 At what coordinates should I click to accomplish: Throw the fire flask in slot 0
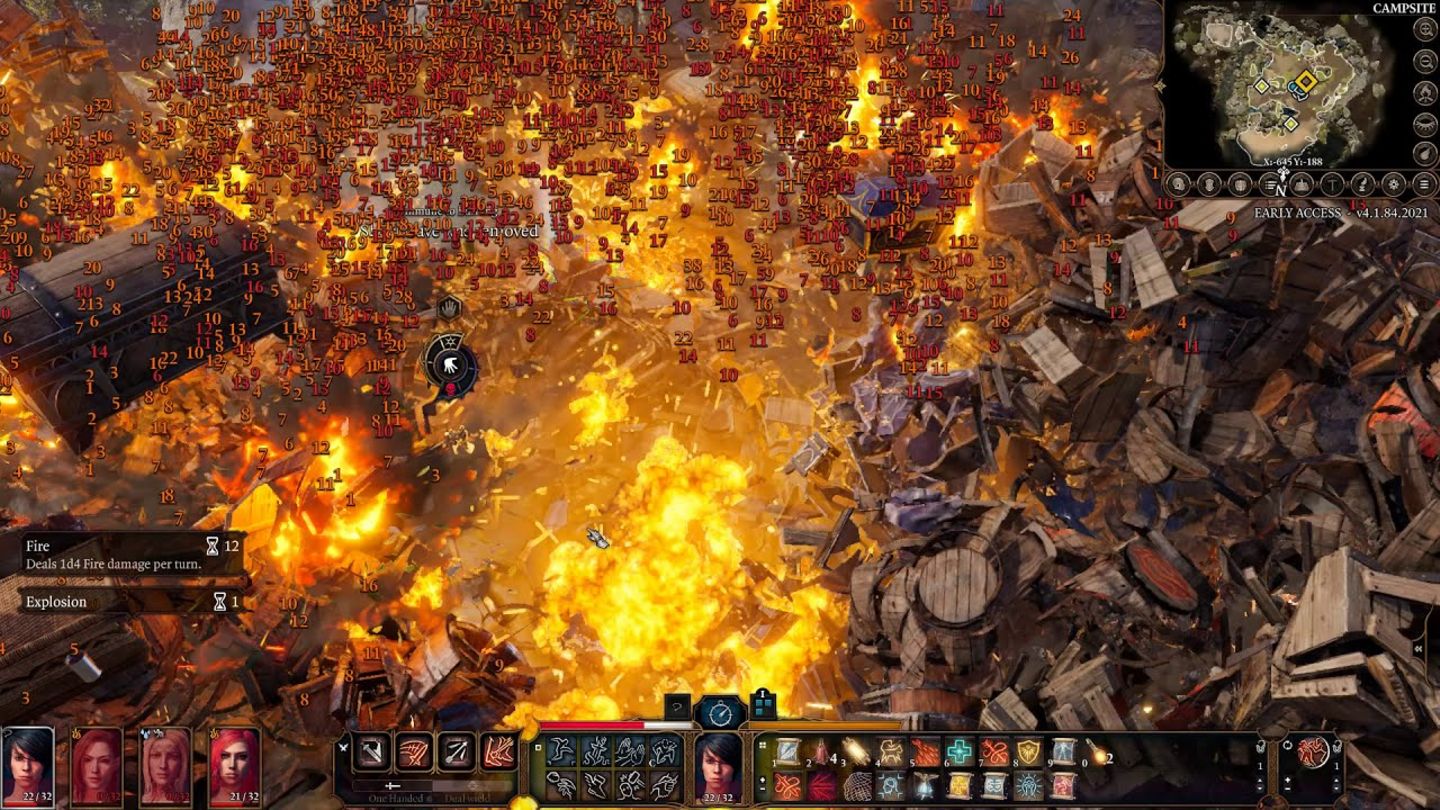(x=1098, y=751)
